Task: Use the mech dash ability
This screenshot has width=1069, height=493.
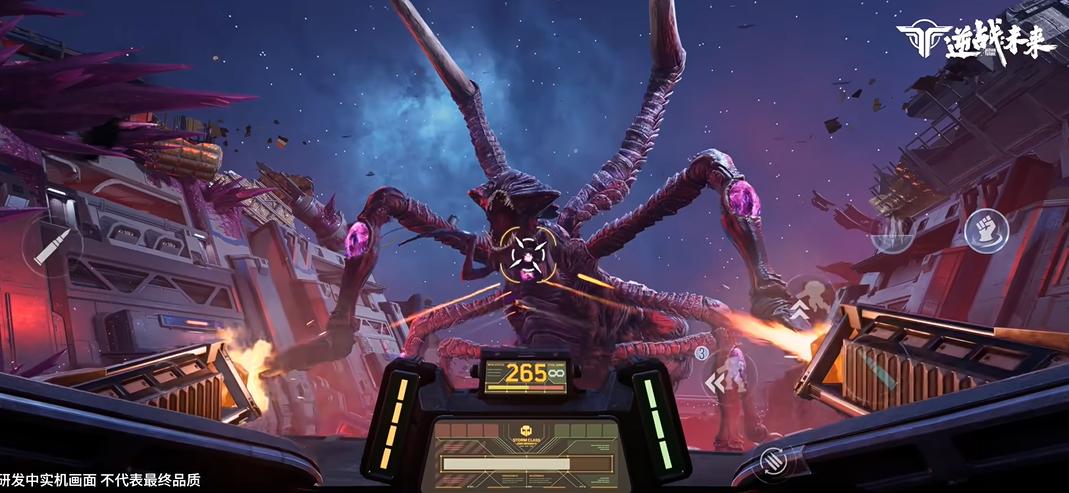Action: 729,379
